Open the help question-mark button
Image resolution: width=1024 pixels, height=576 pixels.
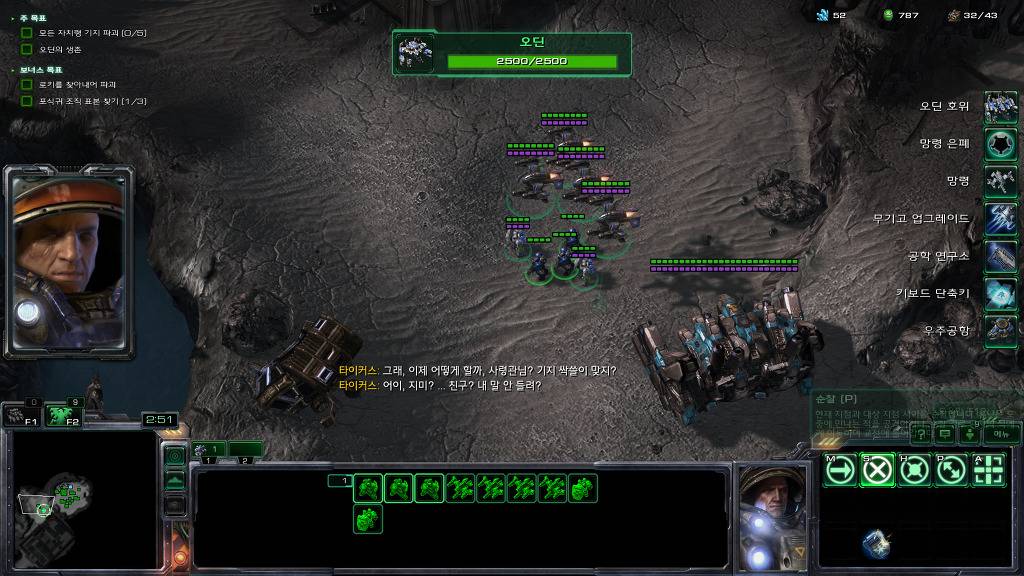[x=920, y=434]
